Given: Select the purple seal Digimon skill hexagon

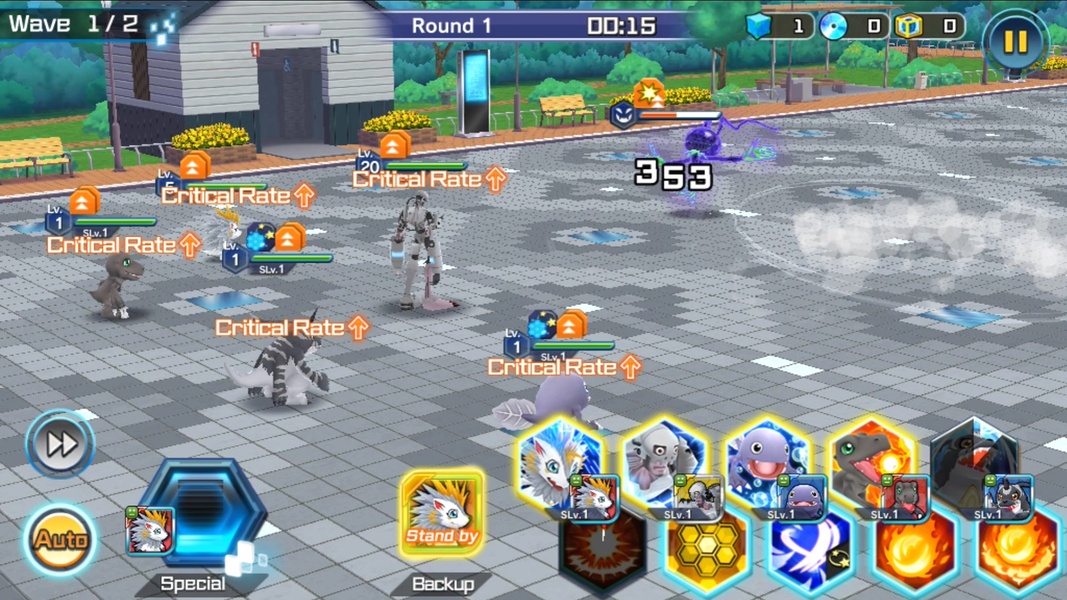Looking at the screenshot, I should pyautogui.click(x=767, y=465).
